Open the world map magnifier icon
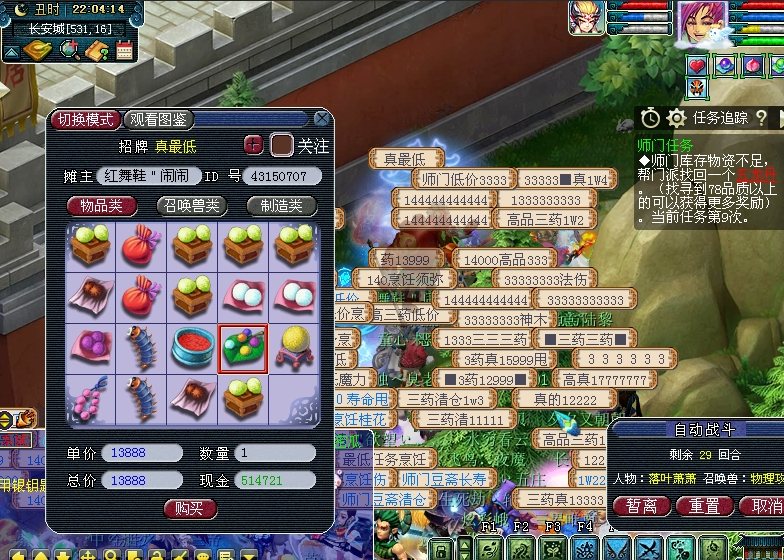The height and width of the screenshot is (560, 784). point(70,49)
